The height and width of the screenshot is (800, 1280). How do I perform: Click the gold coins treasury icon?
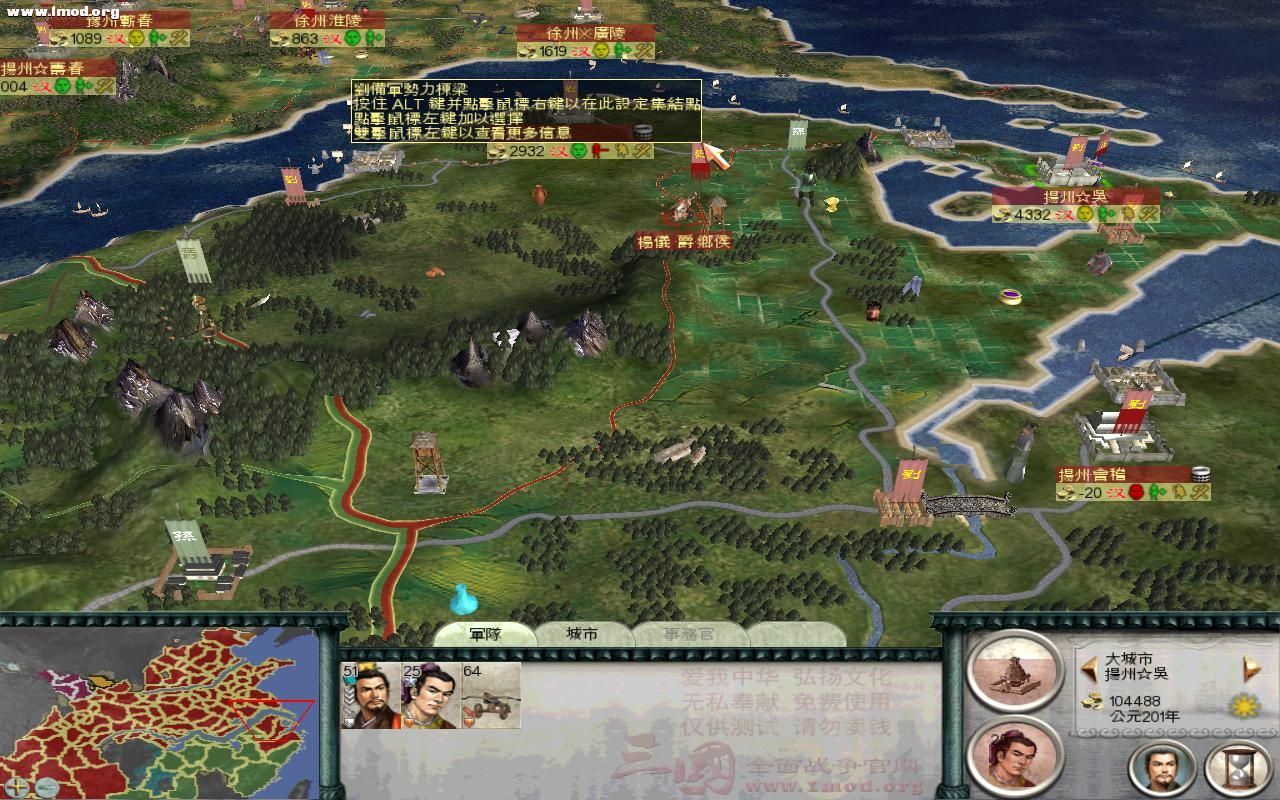pyautogui.click(x=1092, y=702)
